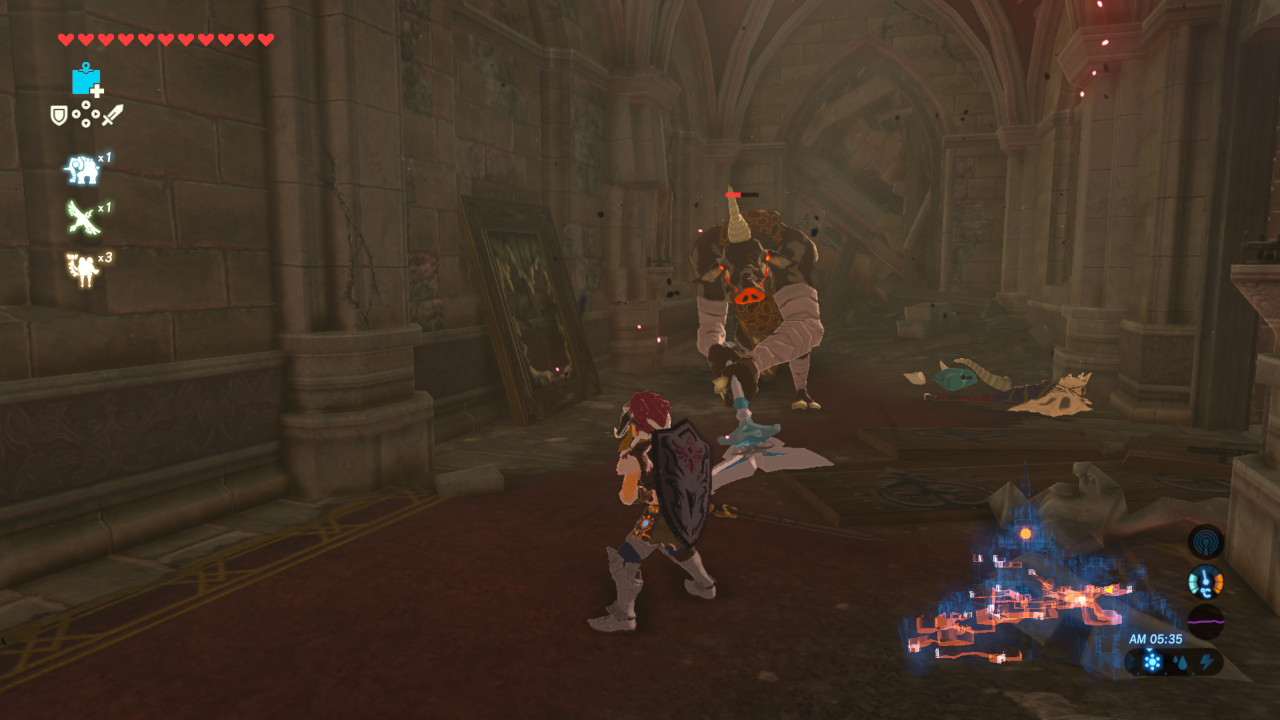Click the Sheikah Sensor signal icon
Screen dimensions: 1280x720
pos(1206,542)
